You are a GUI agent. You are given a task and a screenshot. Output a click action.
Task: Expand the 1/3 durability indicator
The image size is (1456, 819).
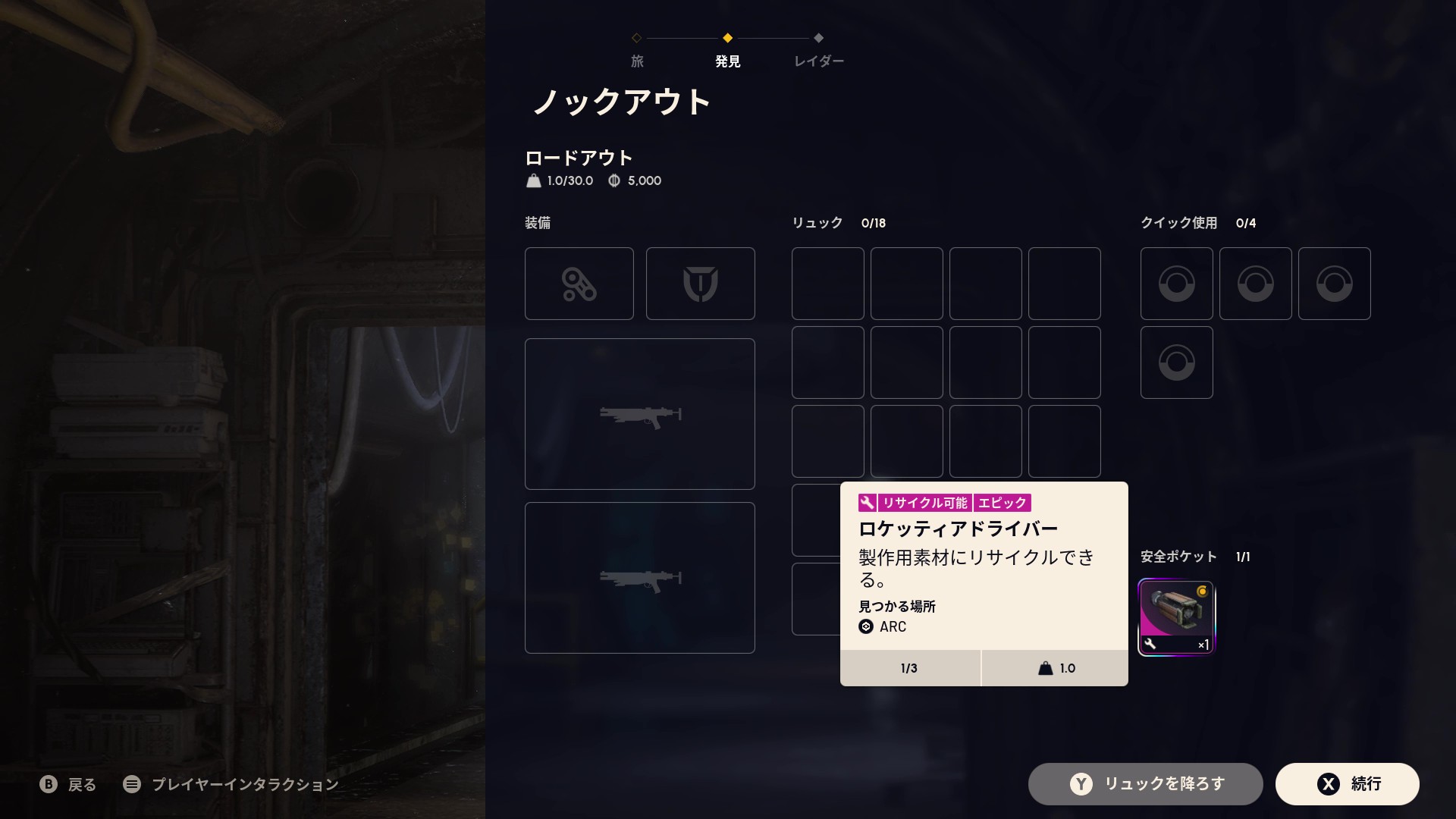point(909,668)
